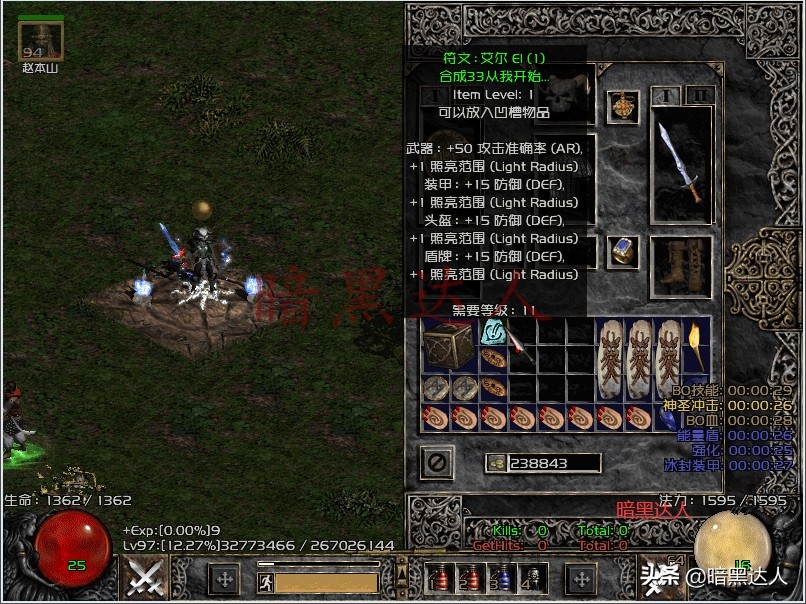Select the equipped boots slot
Viewport: 806px width, 604px height.
coord(681,265)
